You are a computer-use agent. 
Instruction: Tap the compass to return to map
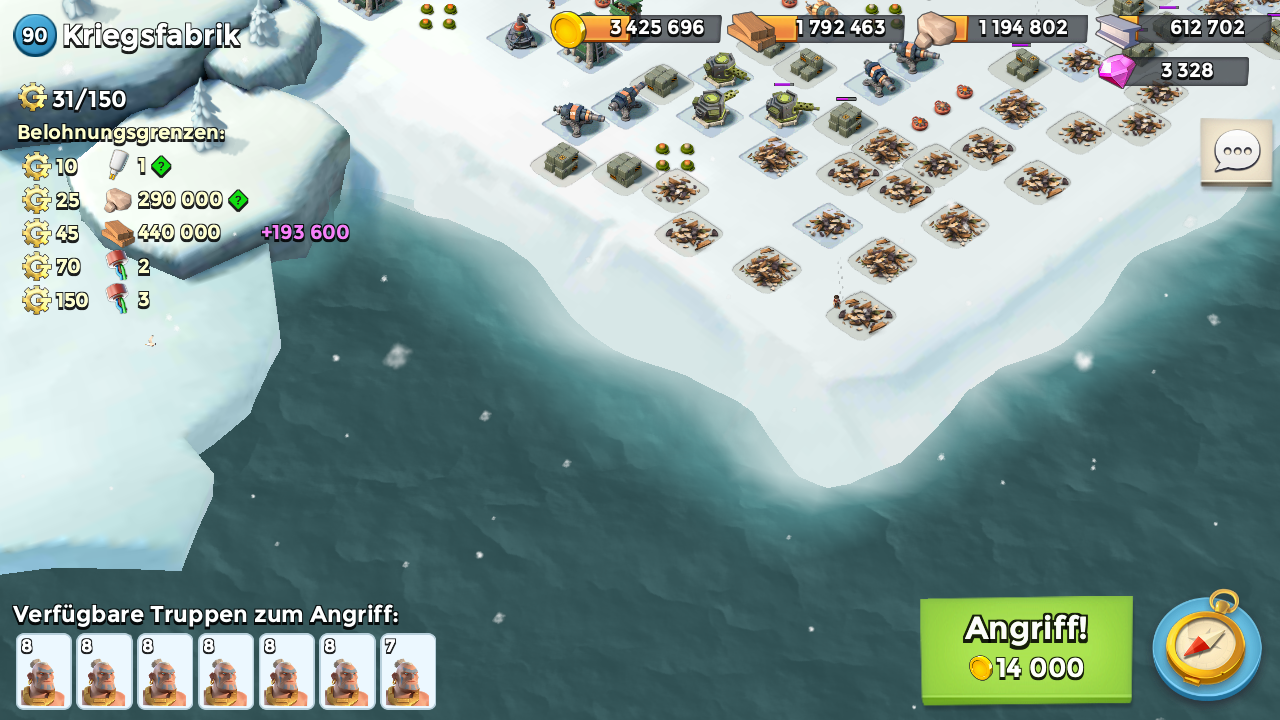[x=1206, y=646]
